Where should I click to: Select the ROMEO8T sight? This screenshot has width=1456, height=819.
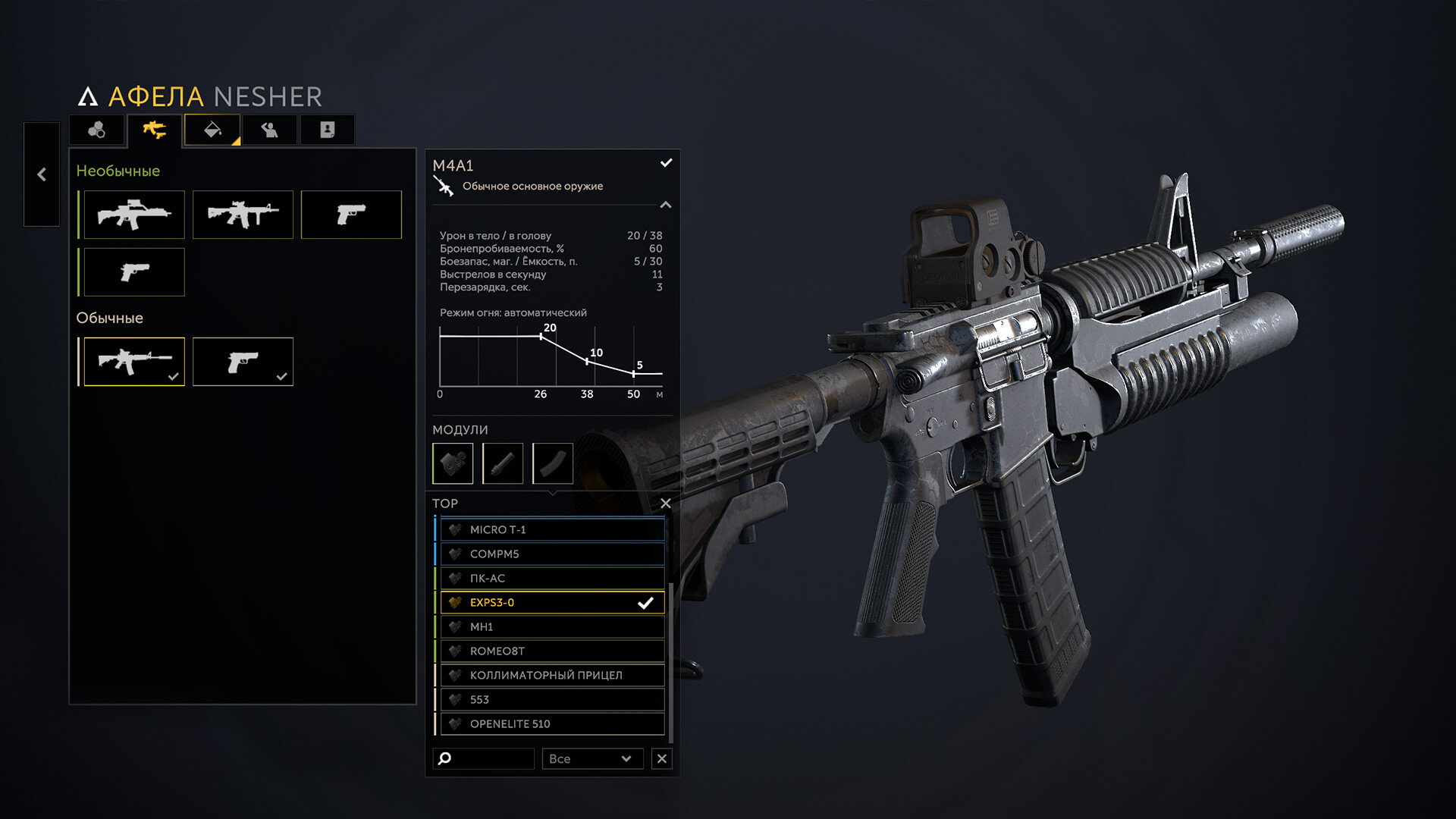[552, 651]
